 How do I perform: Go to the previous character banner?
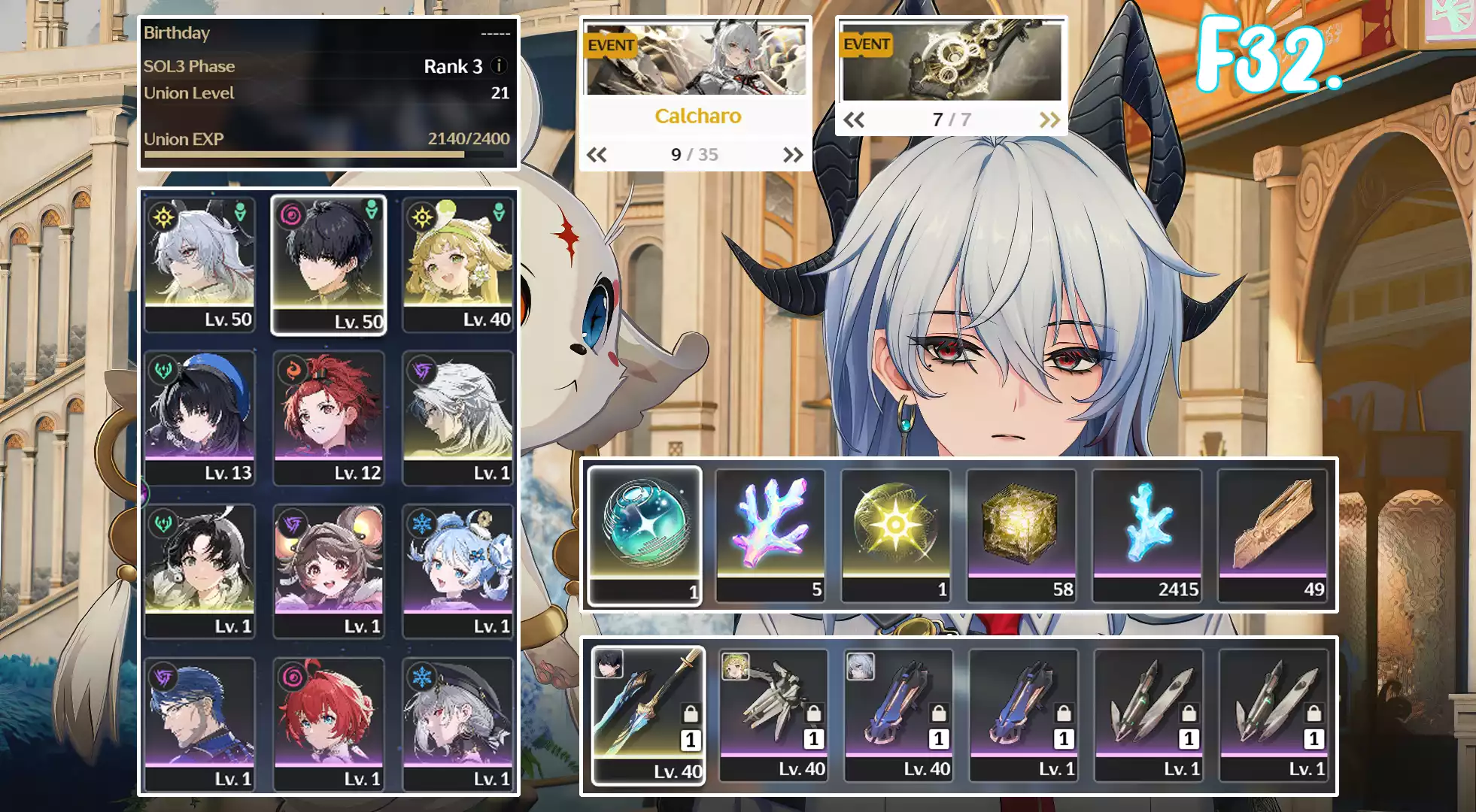click(x=597, y=155)
